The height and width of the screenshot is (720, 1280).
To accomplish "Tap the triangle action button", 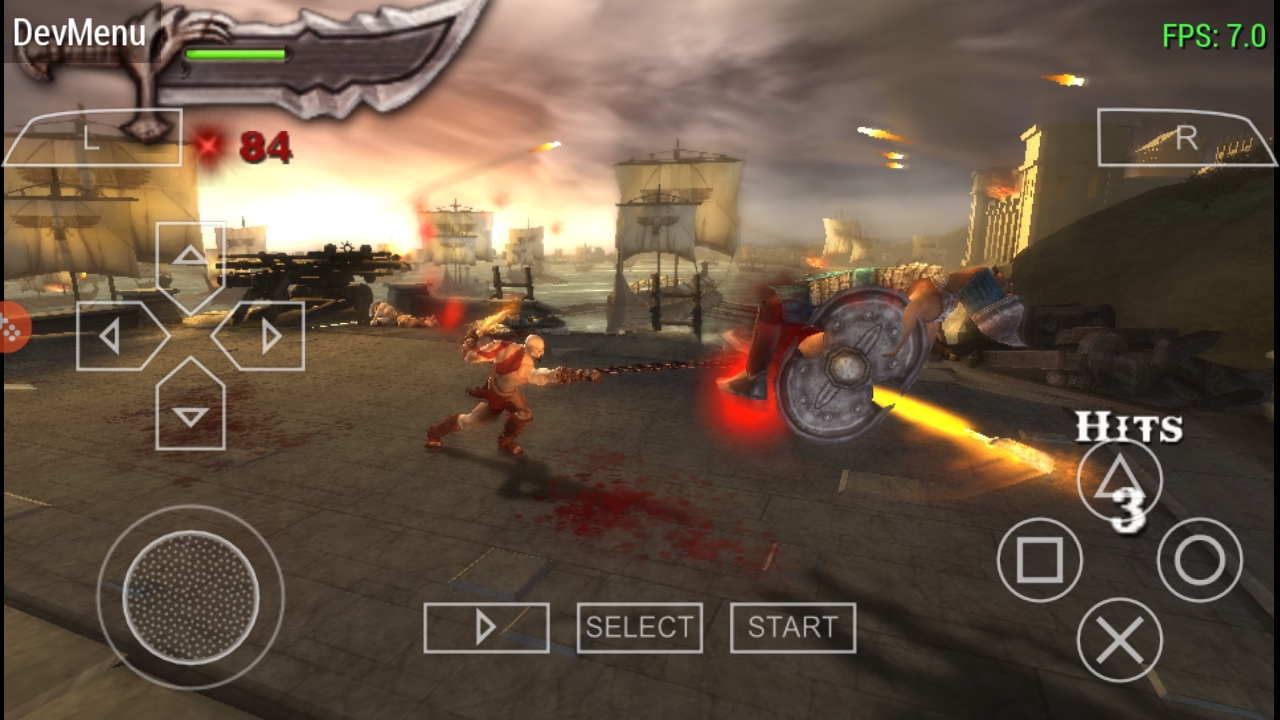I will 1120,480.
